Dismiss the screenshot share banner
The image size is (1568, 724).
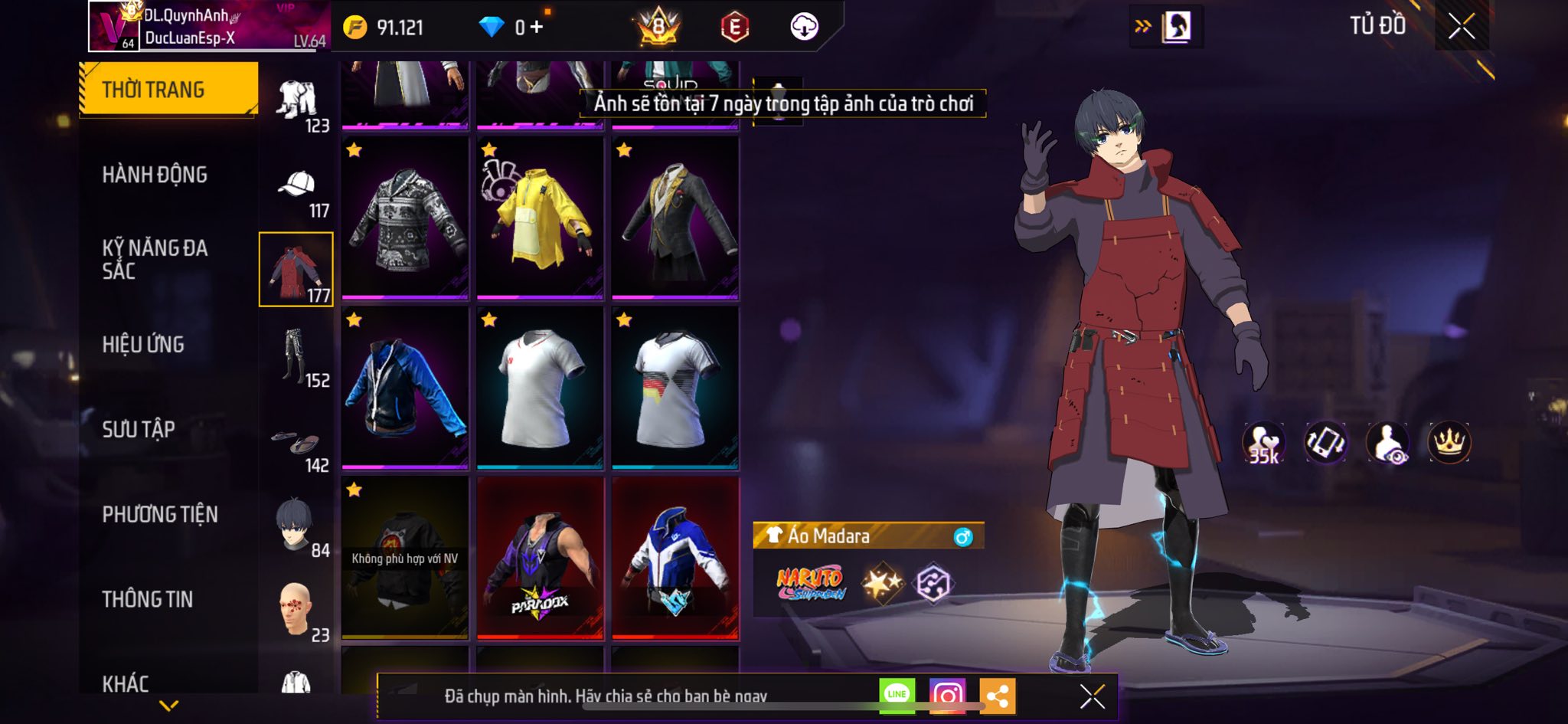pos(1092,696)
